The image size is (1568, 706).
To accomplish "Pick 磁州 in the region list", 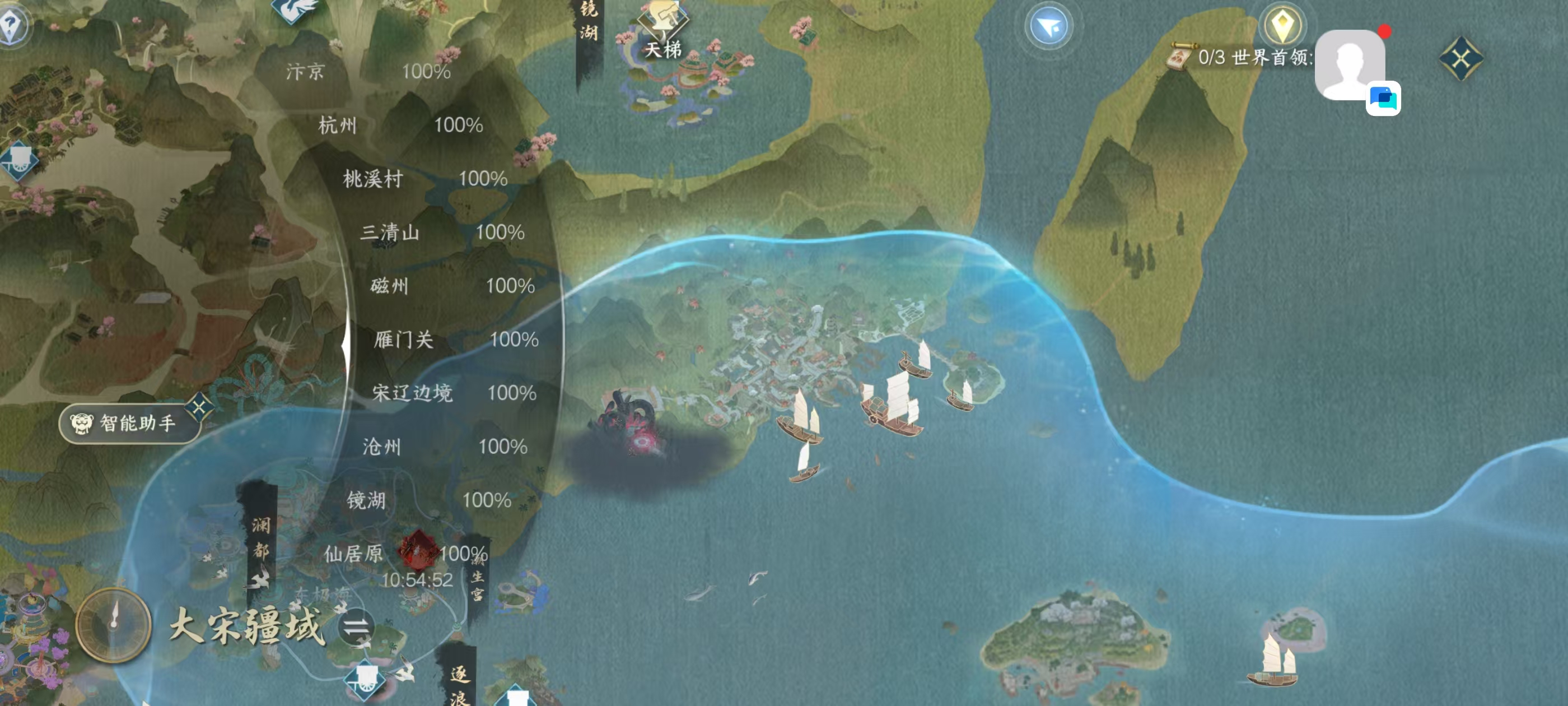I will pos(390,286).
